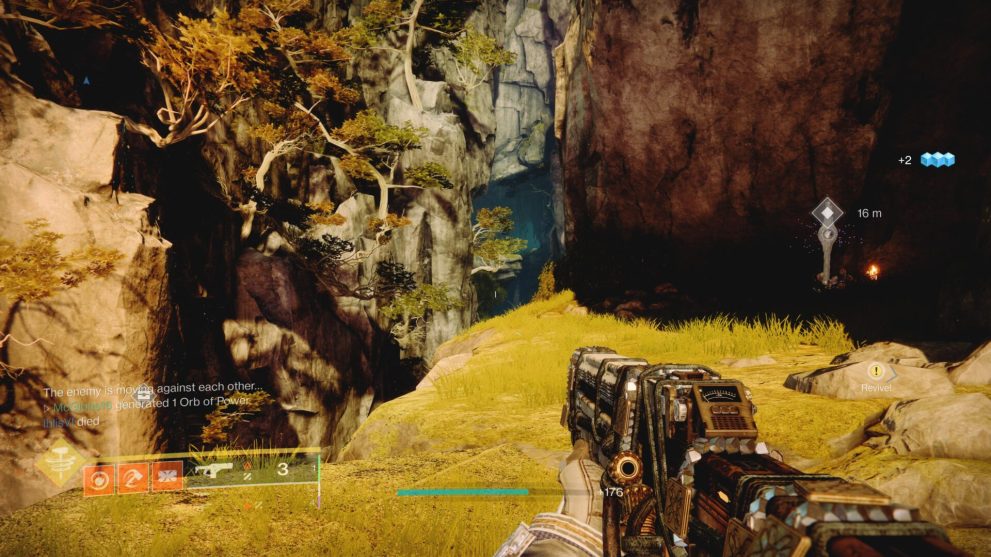This screenshot has height=557, width=991.
Task: Use the orange grenade ability icon
Action: [x=99, y=476]
